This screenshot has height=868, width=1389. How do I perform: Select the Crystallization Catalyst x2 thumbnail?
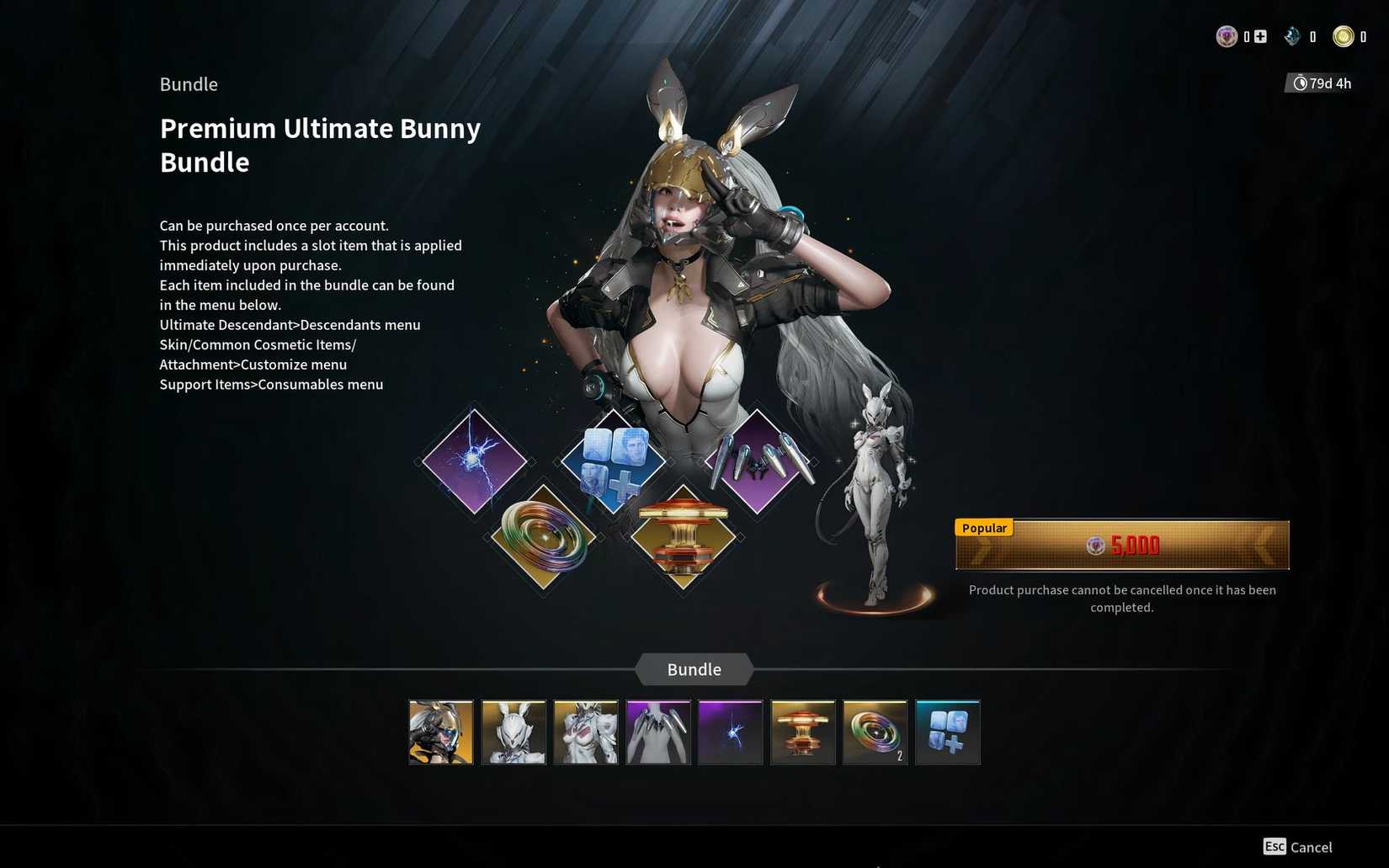pos(875,732)
